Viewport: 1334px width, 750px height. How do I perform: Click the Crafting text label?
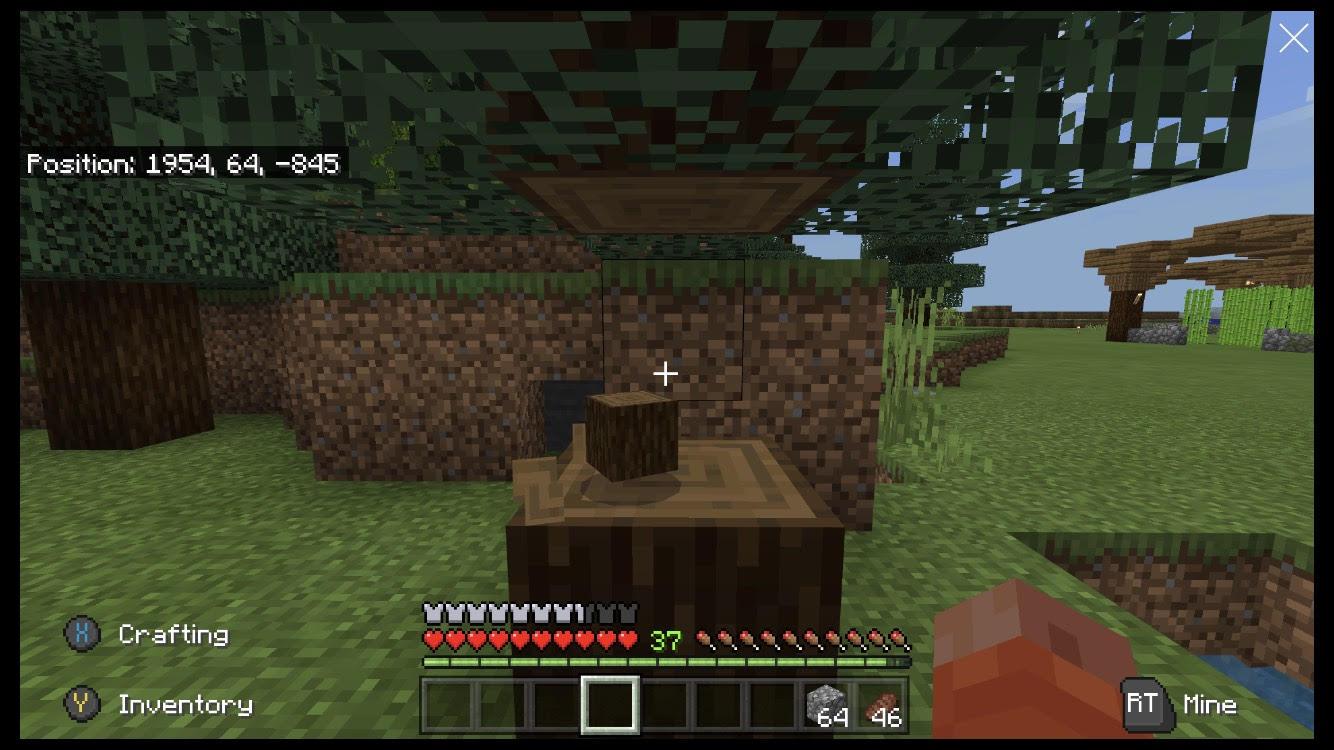click(x=172, y=633)
